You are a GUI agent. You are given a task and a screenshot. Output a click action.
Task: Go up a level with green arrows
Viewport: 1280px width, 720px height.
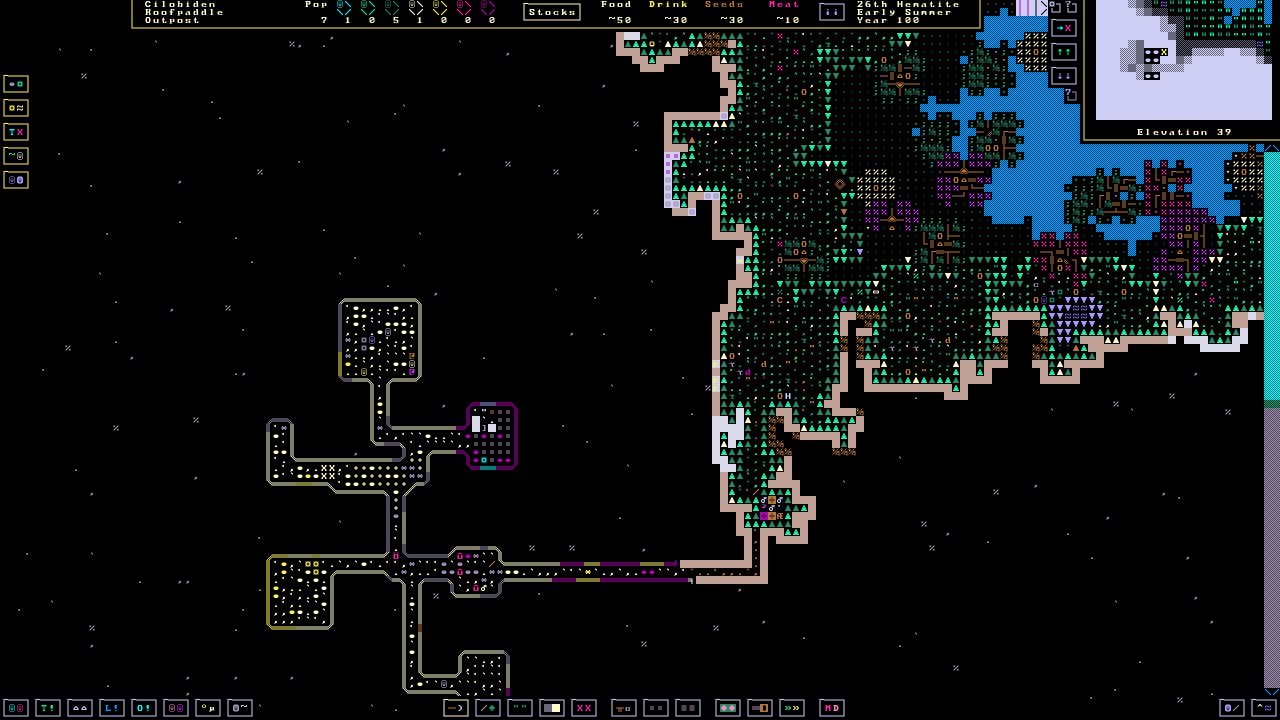tap(1063, 52)
